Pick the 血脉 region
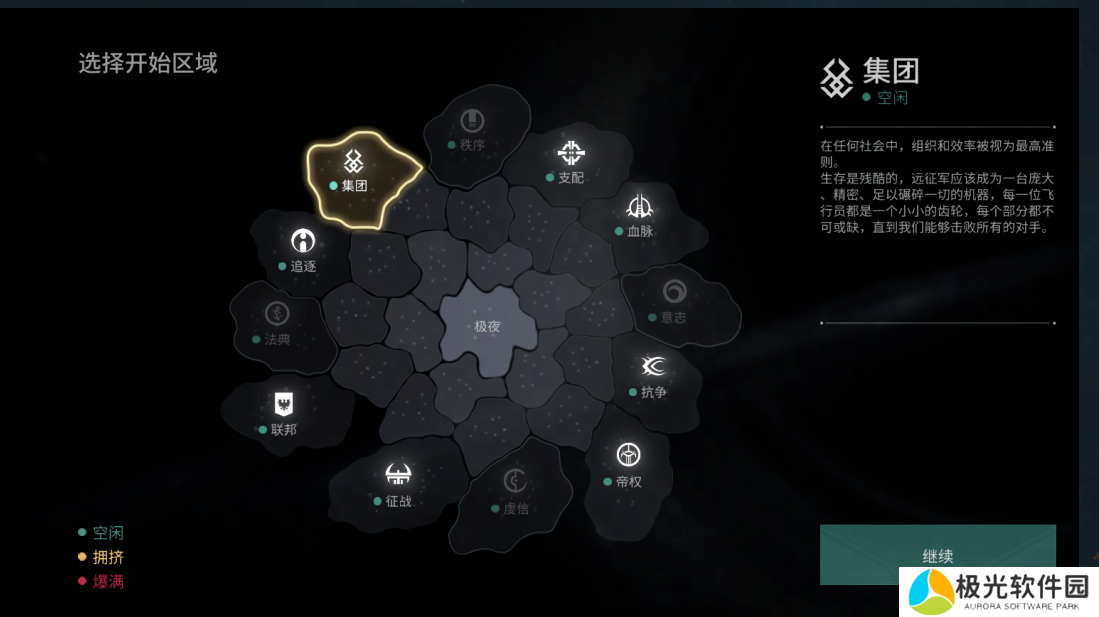 click(639, 217)
